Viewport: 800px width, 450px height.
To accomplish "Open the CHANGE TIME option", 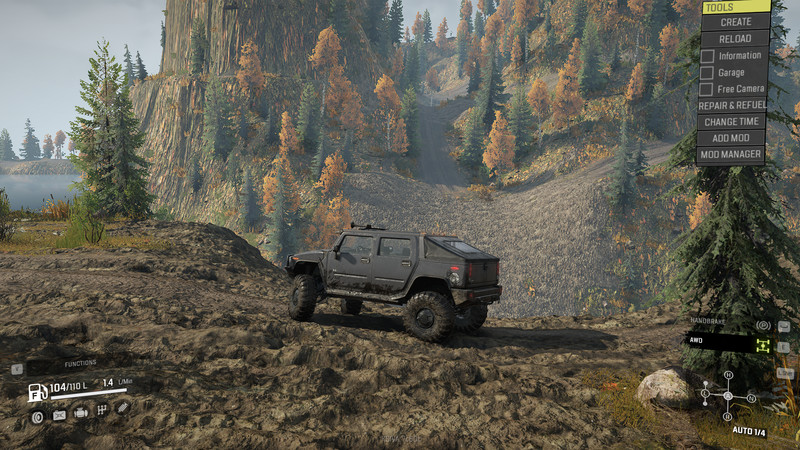I will 732,121.
